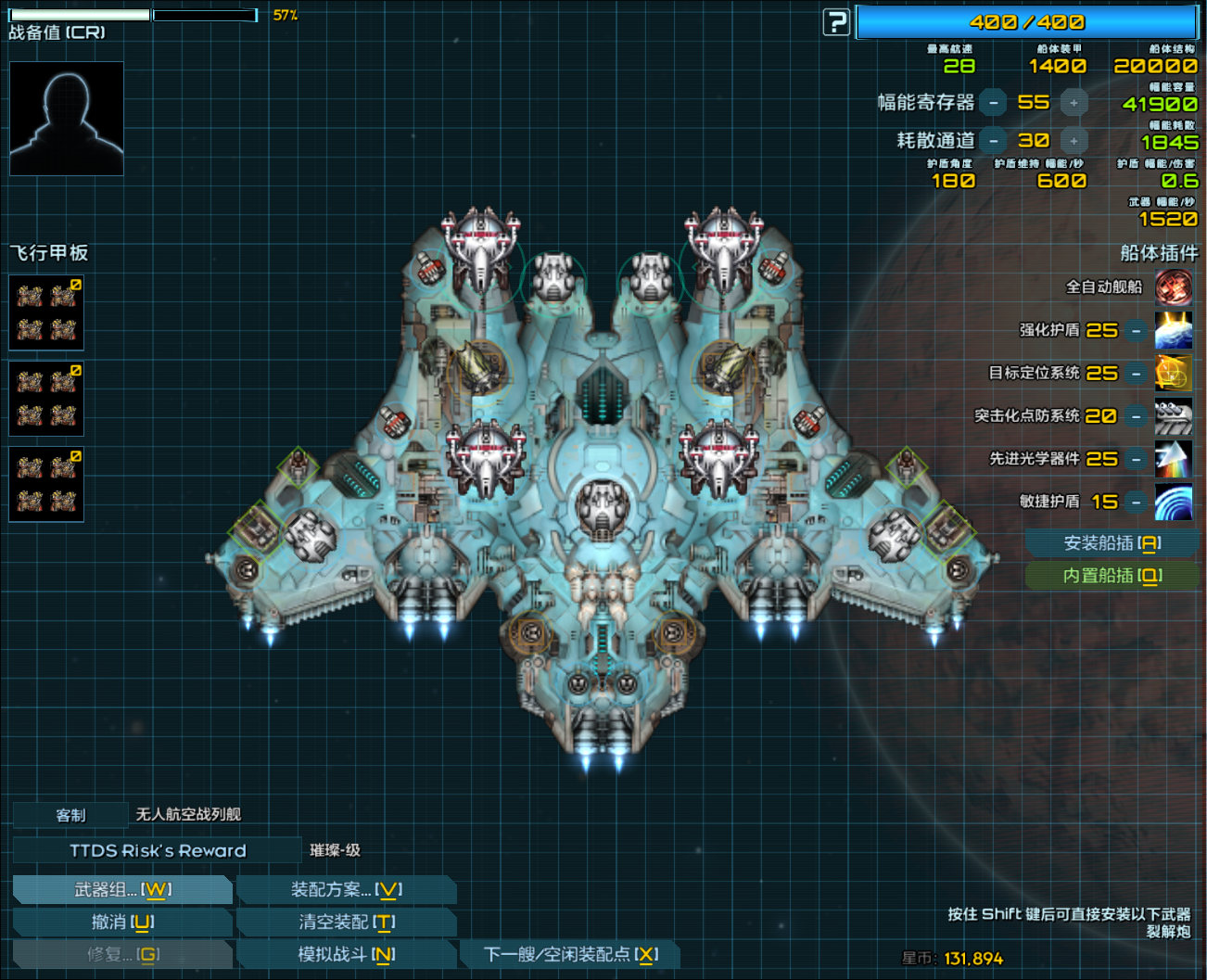The height and width of the screenshot is (980, 1207).
Task: Strip all fitted weapons and mods
Action: point(346,923)
